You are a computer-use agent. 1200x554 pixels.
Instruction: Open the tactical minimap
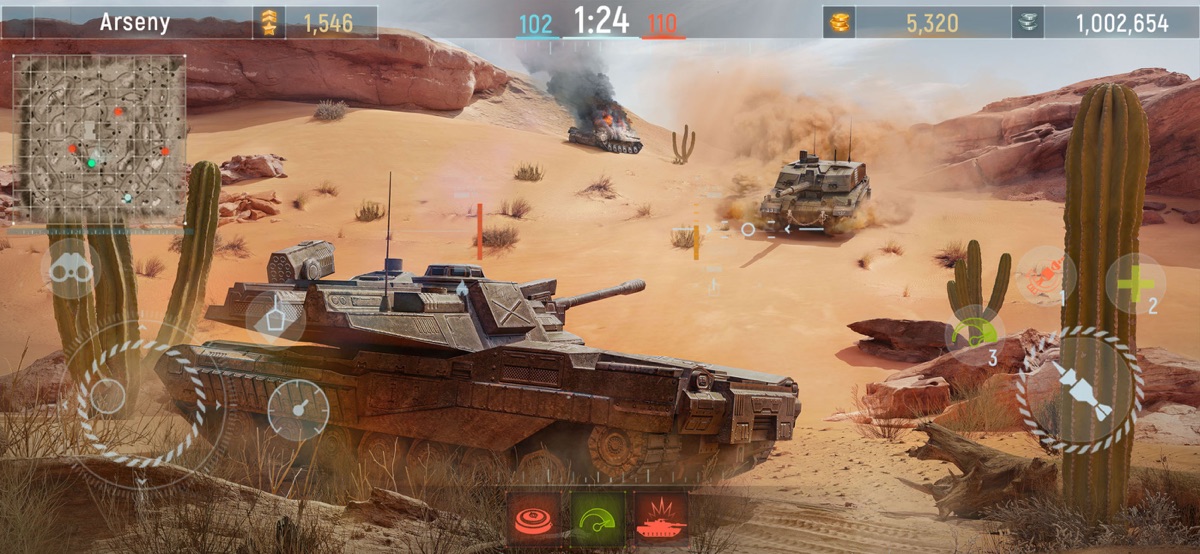99,139
